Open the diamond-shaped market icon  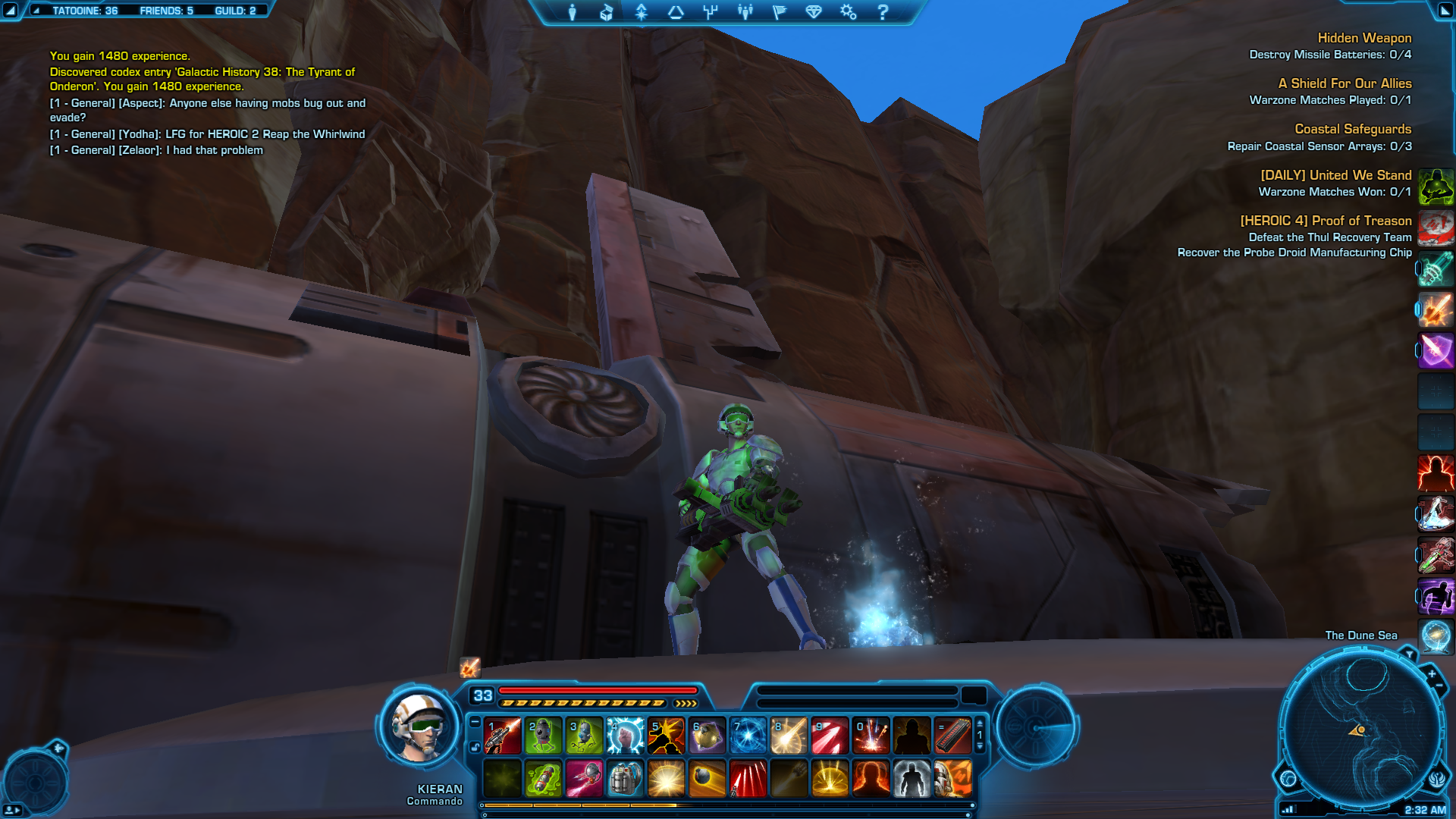click(814, 12)
